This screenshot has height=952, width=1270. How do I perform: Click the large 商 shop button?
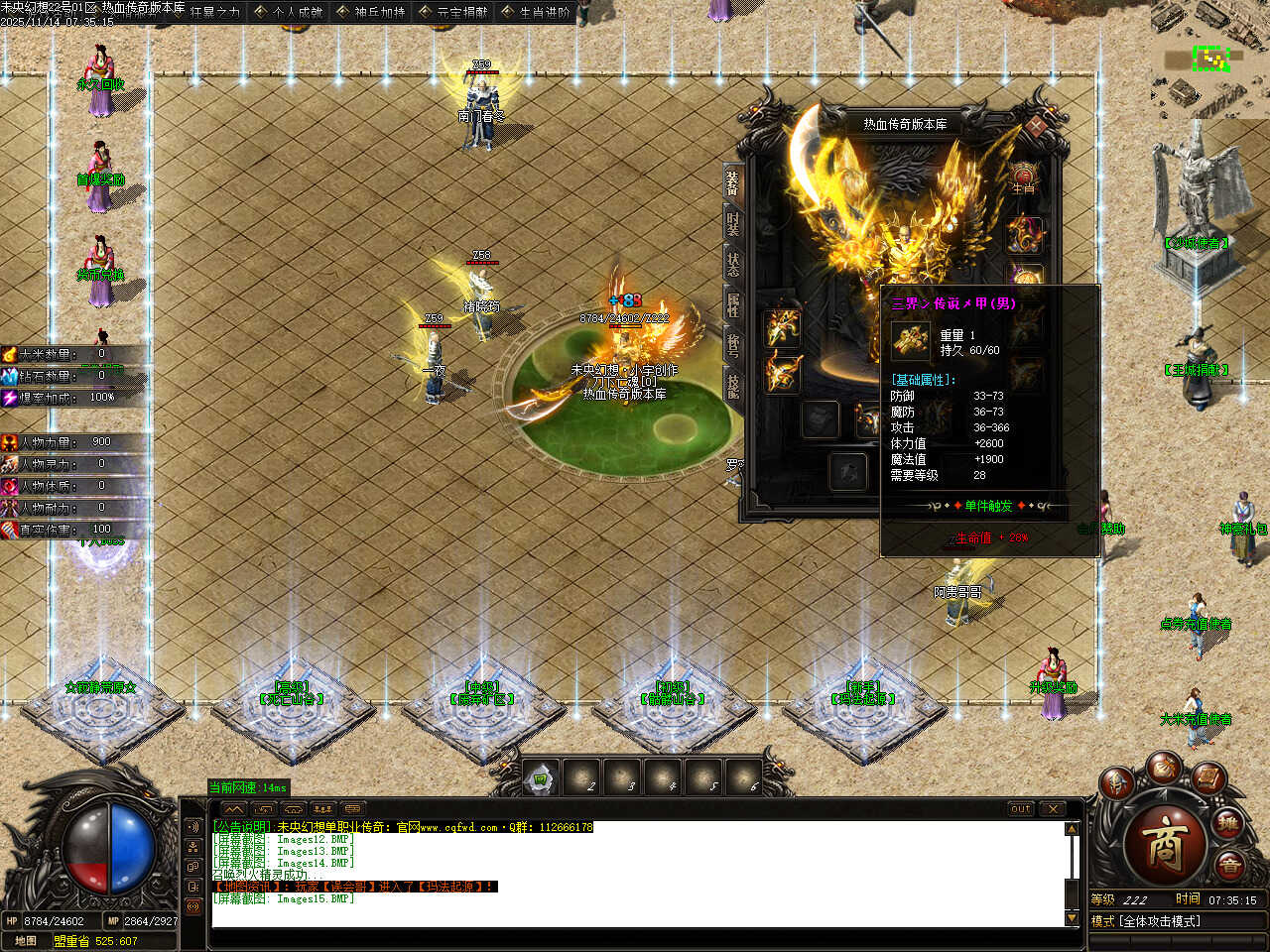1165,844
